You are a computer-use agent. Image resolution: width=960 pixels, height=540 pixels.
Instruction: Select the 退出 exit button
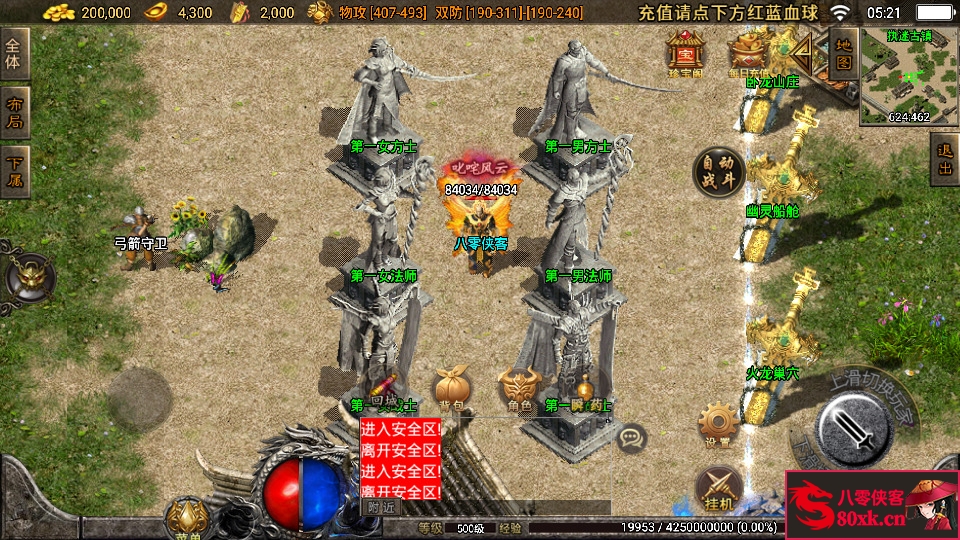[943, 159]
